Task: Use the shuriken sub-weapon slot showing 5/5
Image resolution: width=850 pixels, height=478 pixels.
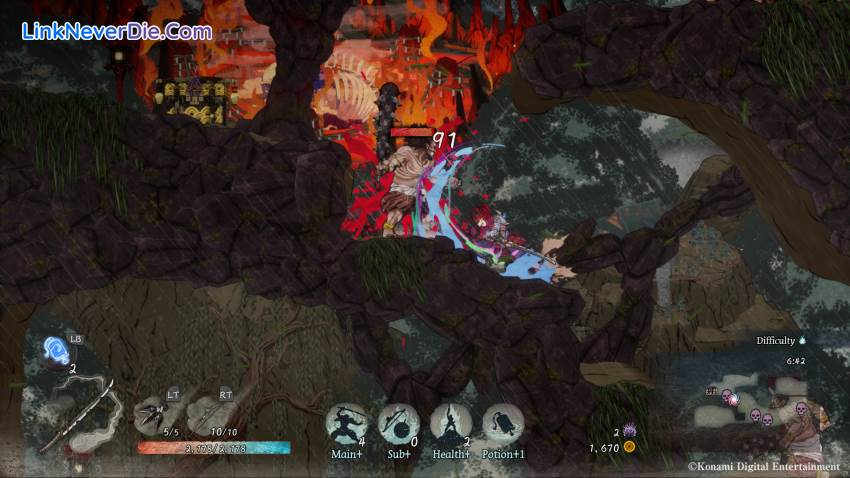Action: [153, 411]
